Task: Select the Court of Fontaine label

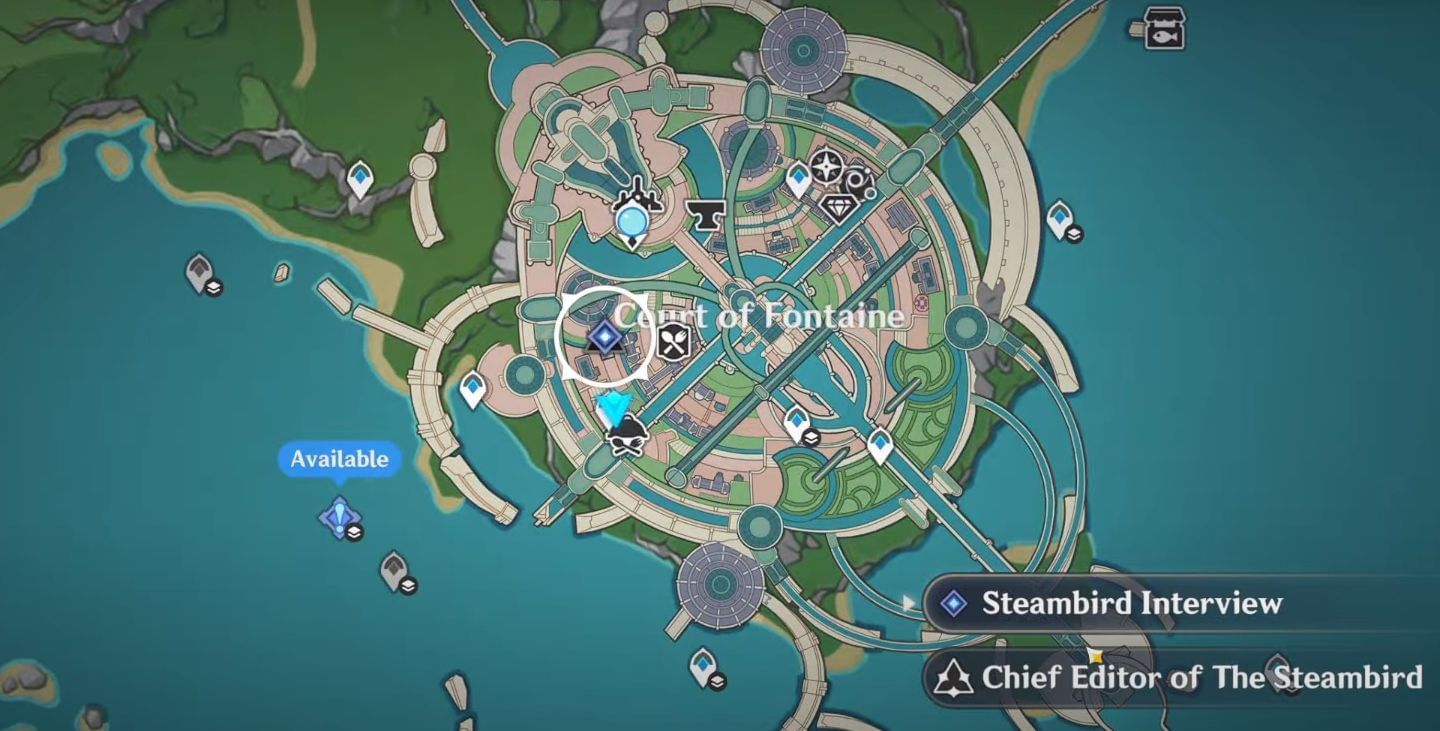Action: 760,315
